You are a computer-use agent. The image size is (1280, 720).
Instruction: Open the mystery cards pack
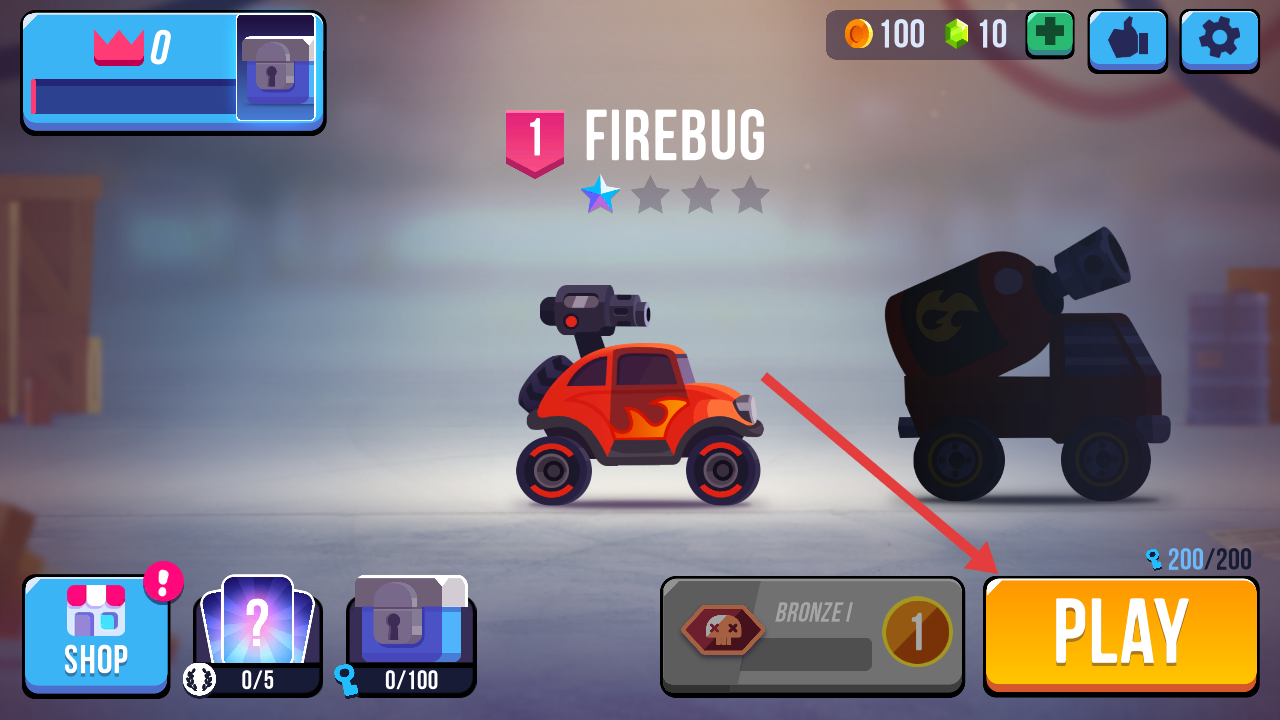(x=257, y=630)
